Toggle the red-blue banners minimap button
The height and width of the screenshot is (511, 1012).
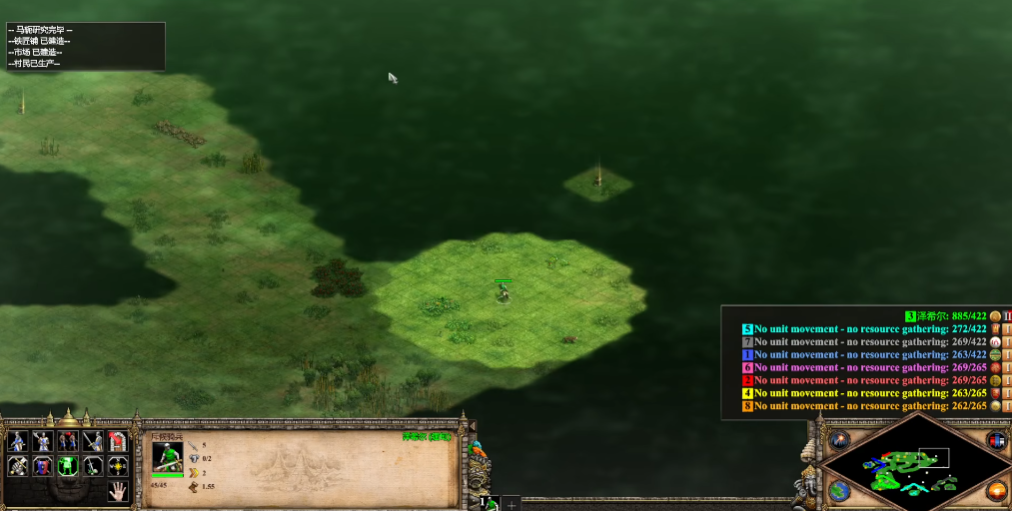pyautogui.click(x=996, y=441)
